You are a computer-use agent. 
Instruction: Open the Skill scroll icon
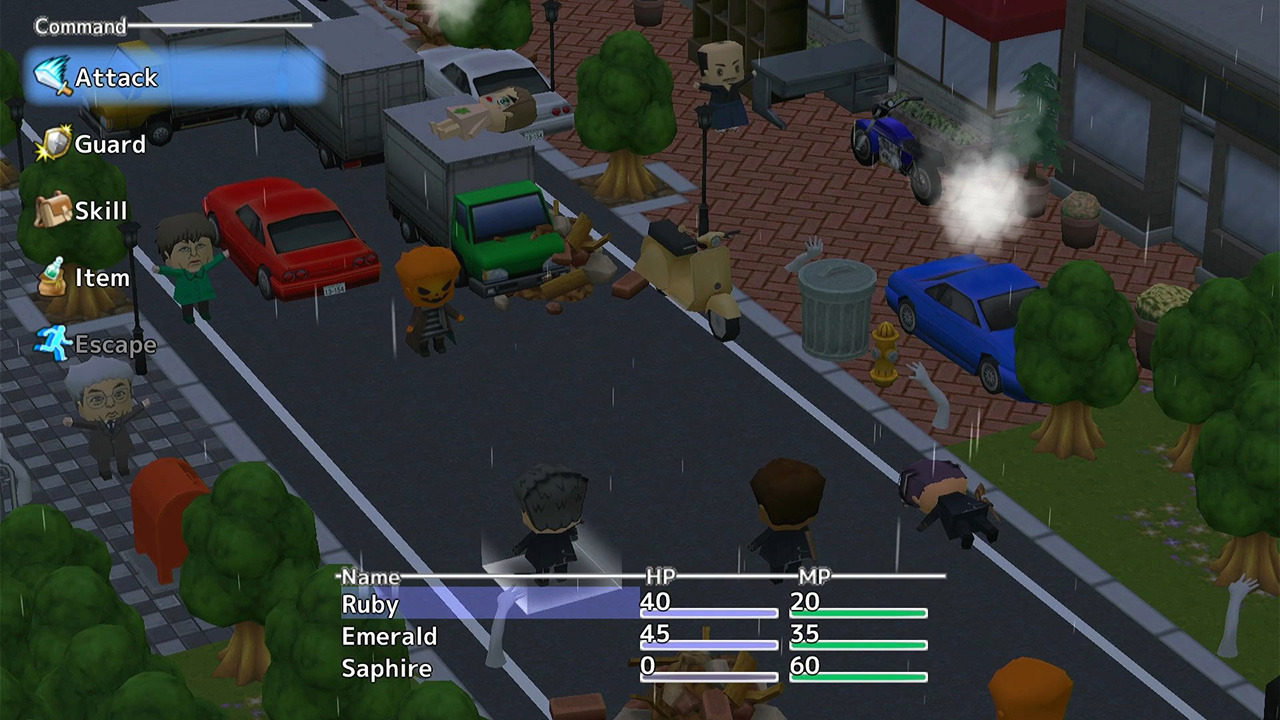point(53,210)
